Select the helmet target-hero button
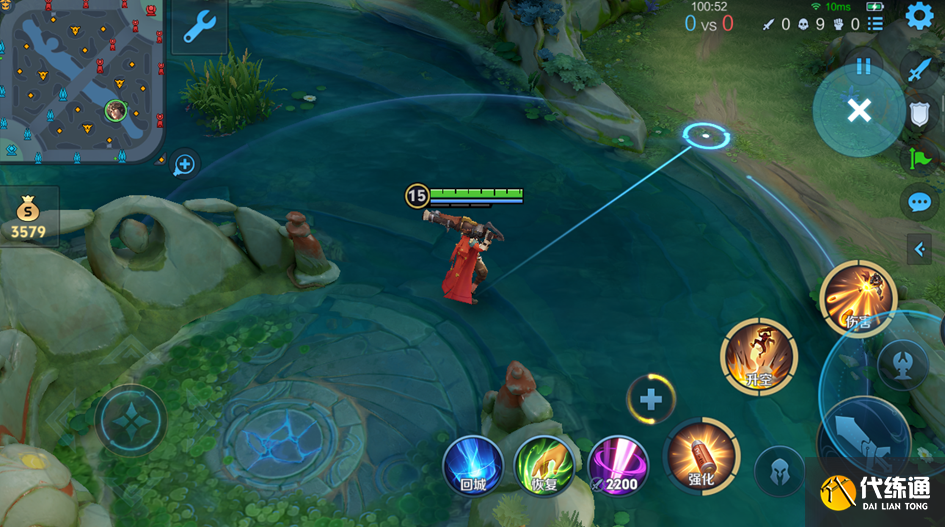 [779, 470]
